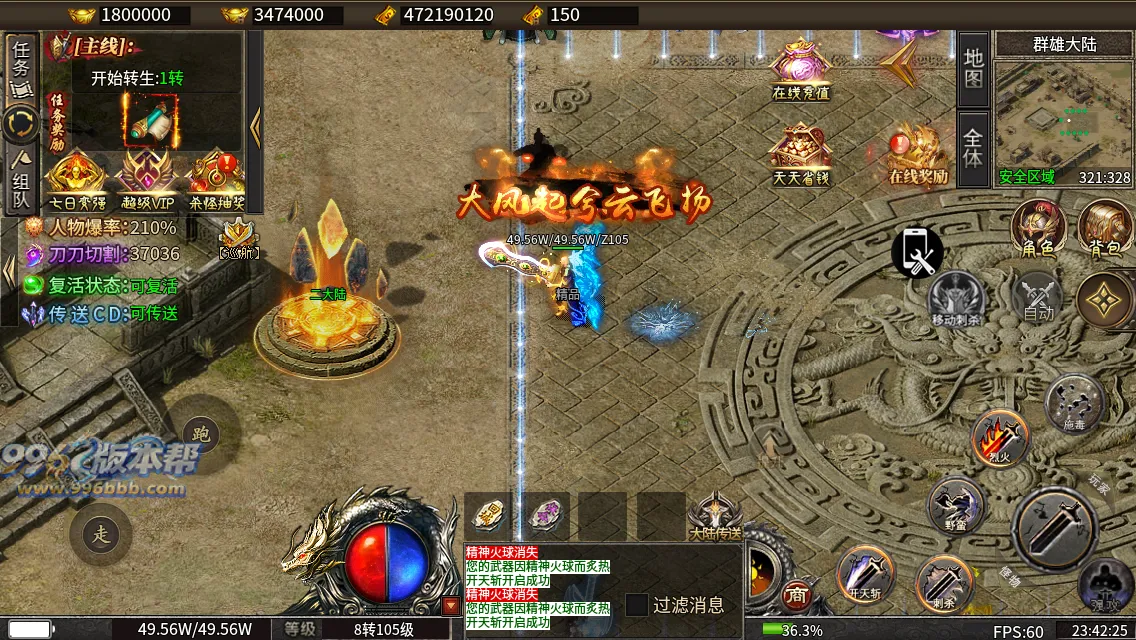
Task: Open the 角色 character panel
Action: pyautogui.click(x=1036, y=228)
